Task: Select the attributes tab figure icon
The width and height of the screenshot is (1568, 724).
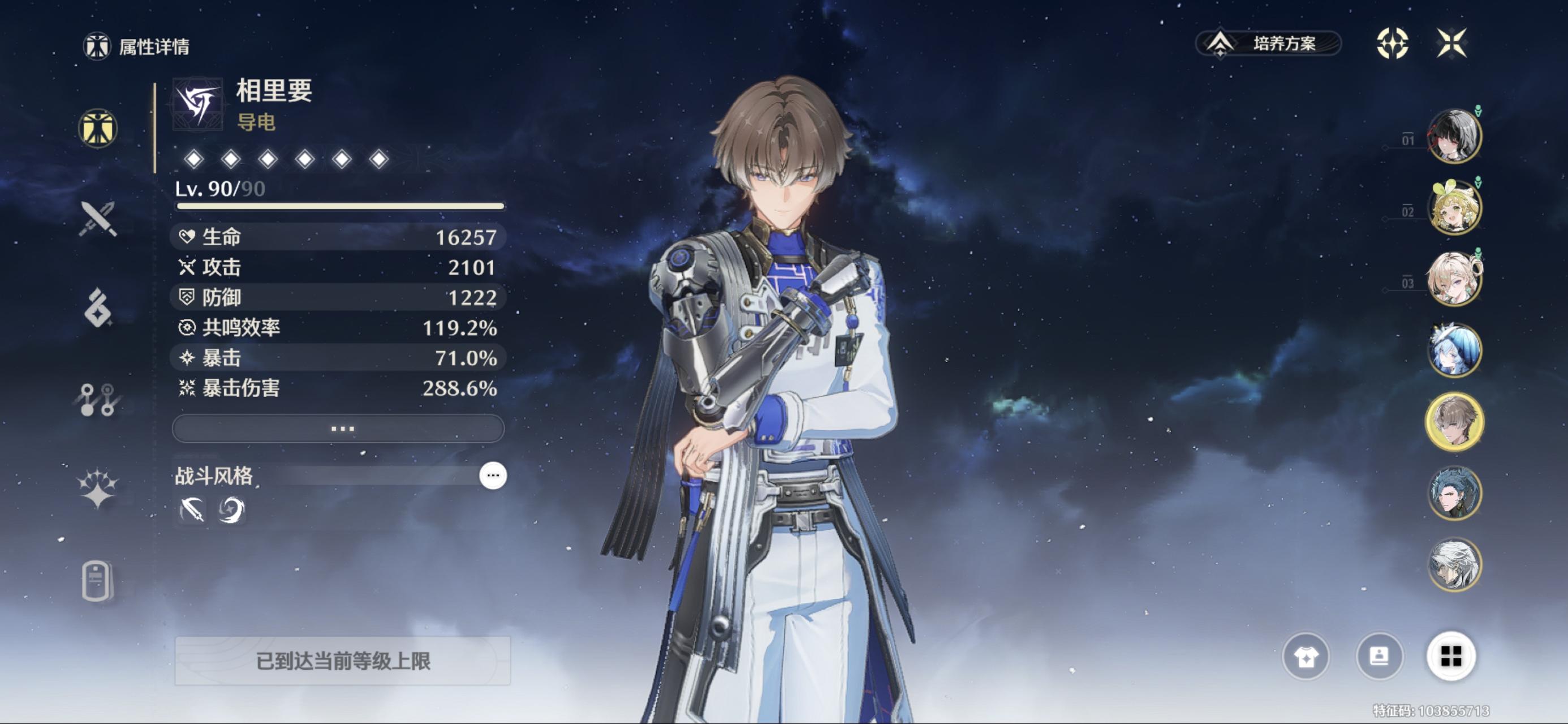Action: (97, 128)
